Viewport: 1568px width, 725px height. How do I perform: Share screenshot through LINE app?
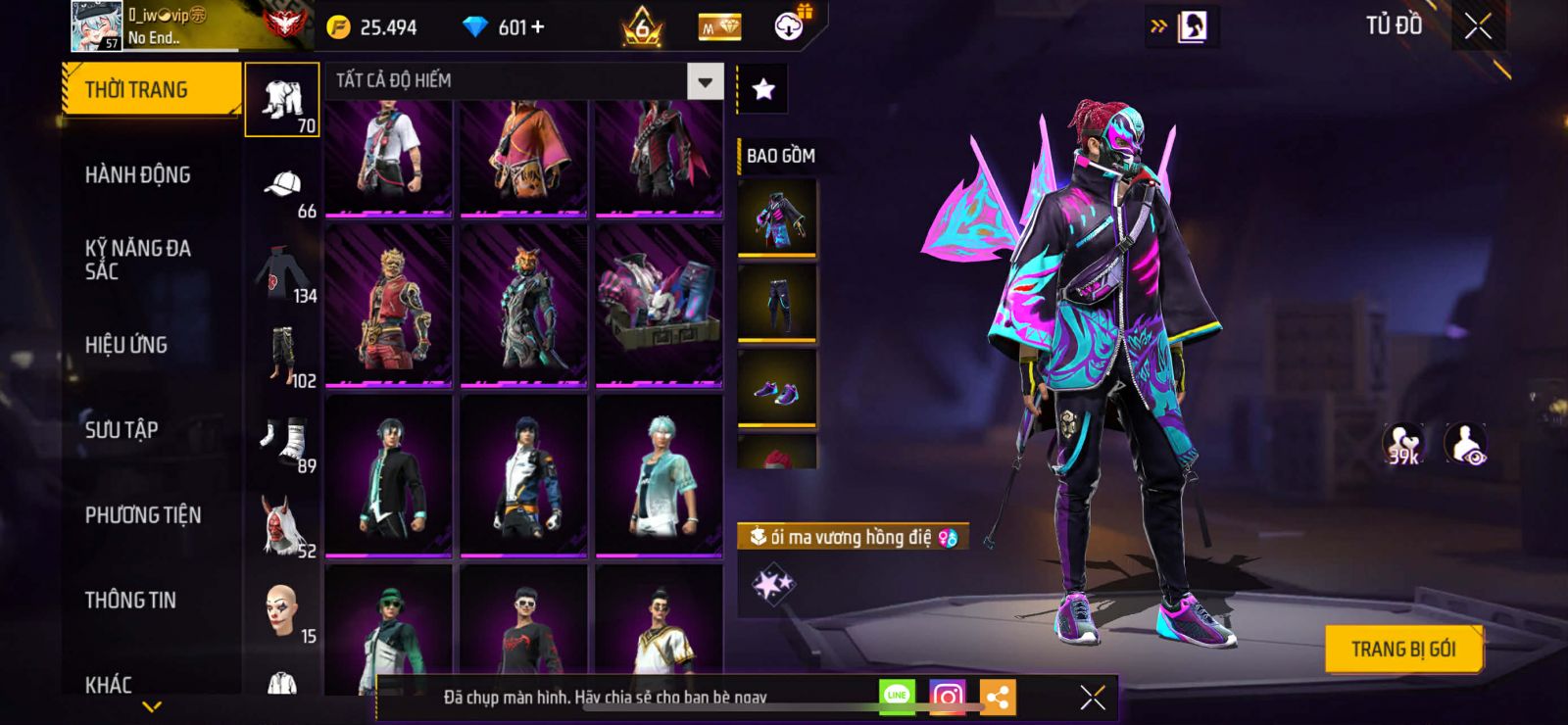click(897, 697)
